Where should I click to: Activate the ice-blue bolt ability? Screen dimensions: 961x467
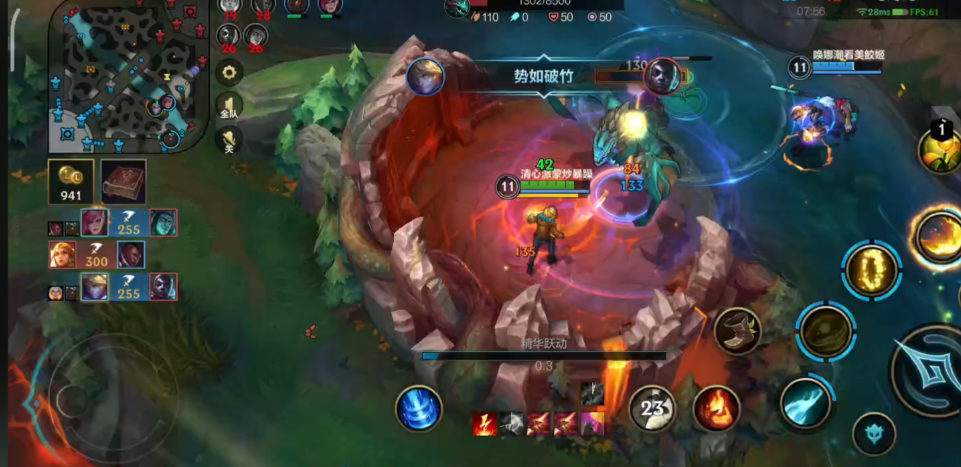[804, 403]
